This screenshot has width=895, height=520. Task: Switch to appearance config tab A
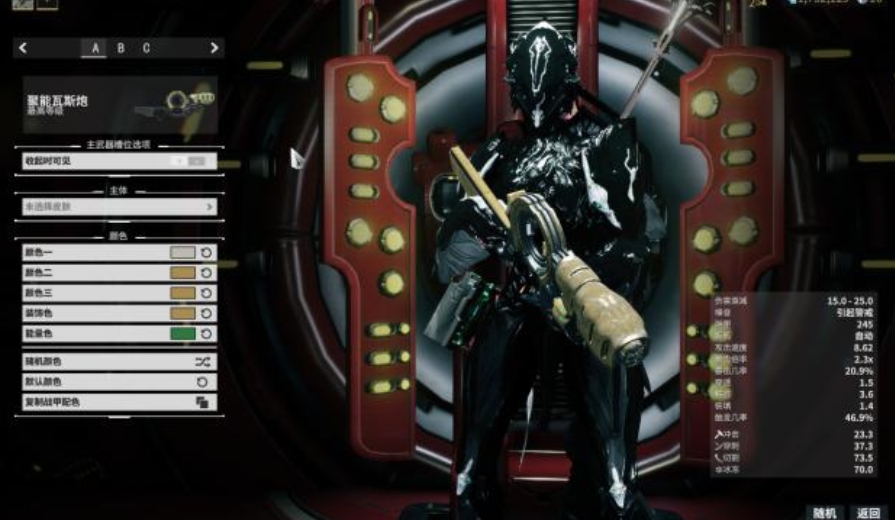point(96,48)
